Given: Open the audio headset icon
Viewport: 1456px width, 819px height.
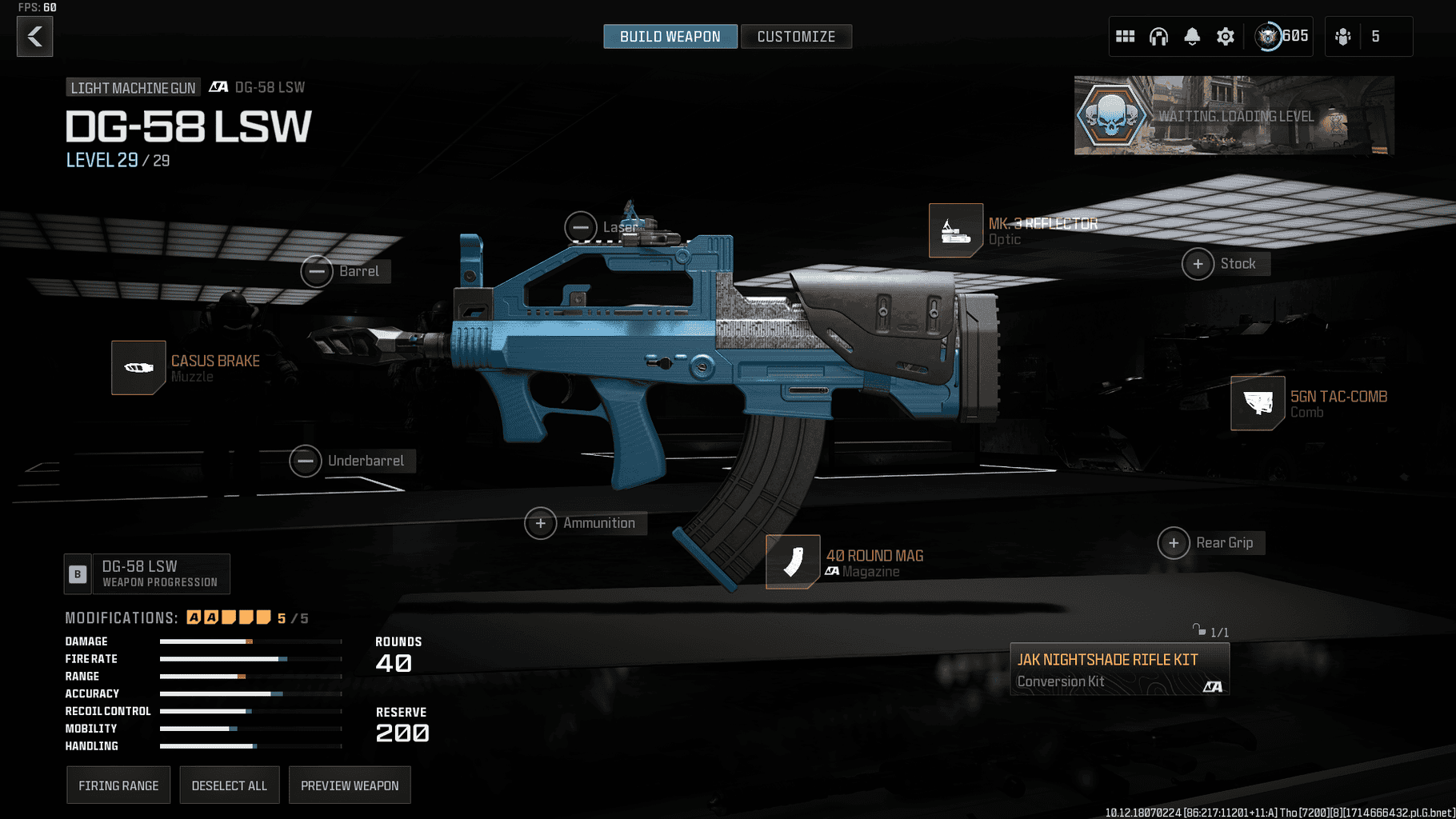Looking at the screenshot, I should click(1158, 36).
